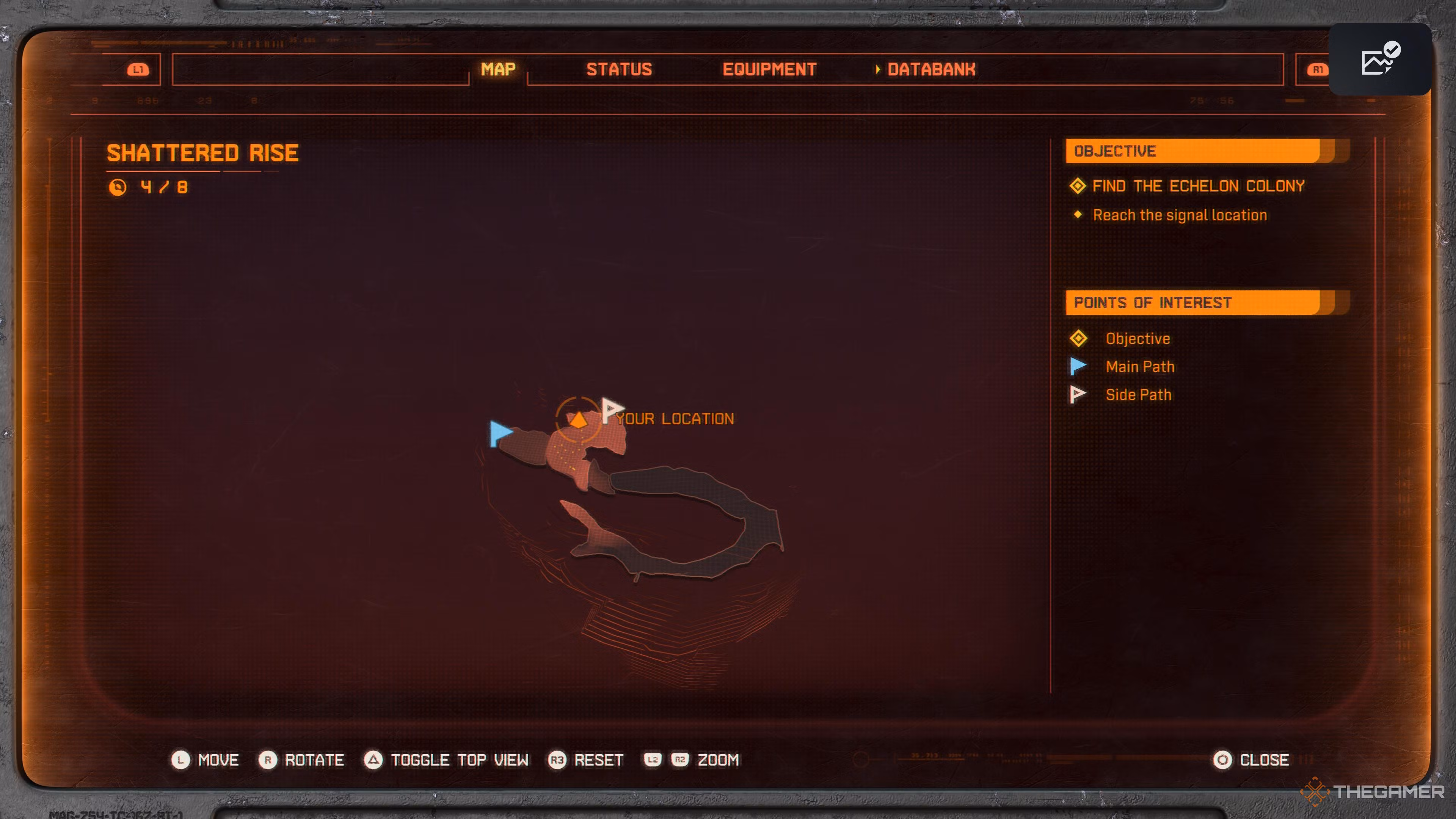The height and width of the screenshot is (819, 1456).
Task: Switch to the Map tab
Action: tap(498, 69)
